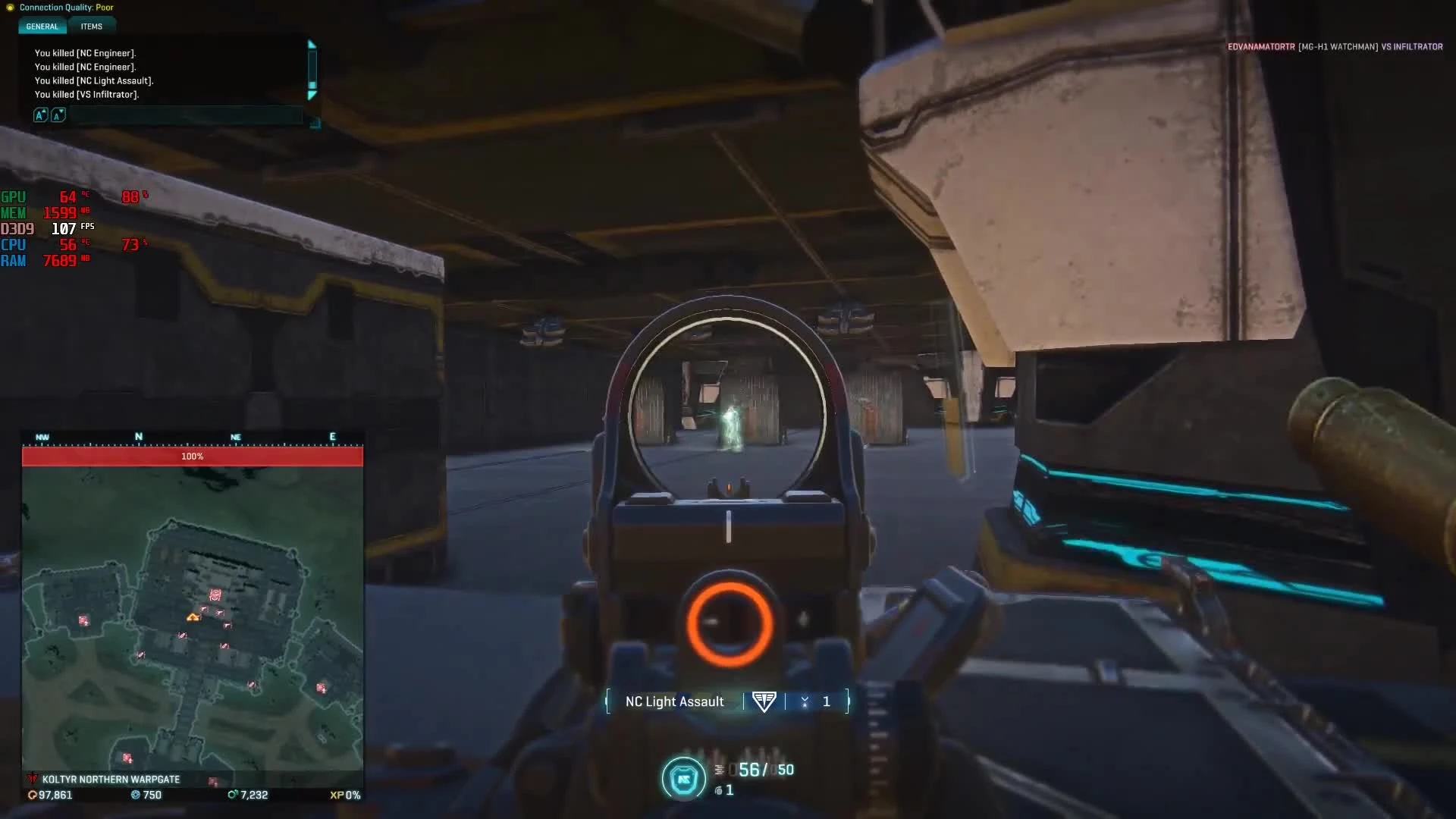Click the red 100% capture progress bar
The image size is (1456, 819).
coord(193,457)
